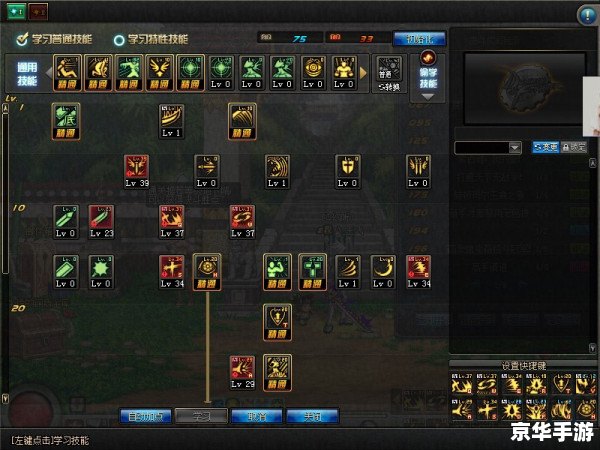Viewport: 600px width, 450px height.
Task: Click the 取消 cancel button
Action: point(257,416)
